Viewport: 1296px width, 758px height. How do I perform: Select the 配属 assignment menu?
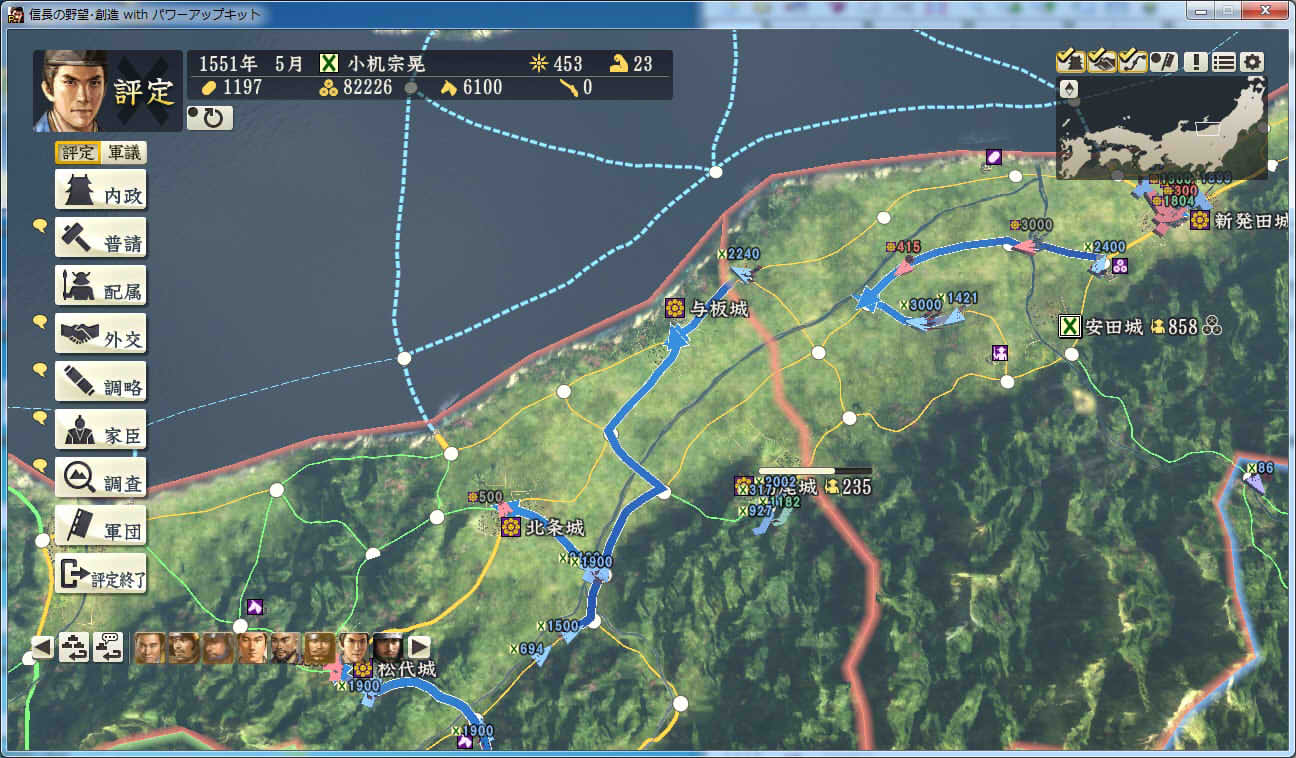pyautogui.click(x=100, y=286)
